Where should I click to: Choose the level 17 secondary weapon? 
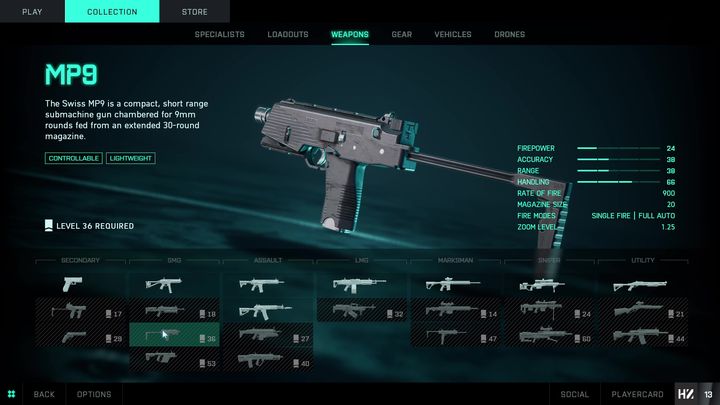tap(81, 313)
